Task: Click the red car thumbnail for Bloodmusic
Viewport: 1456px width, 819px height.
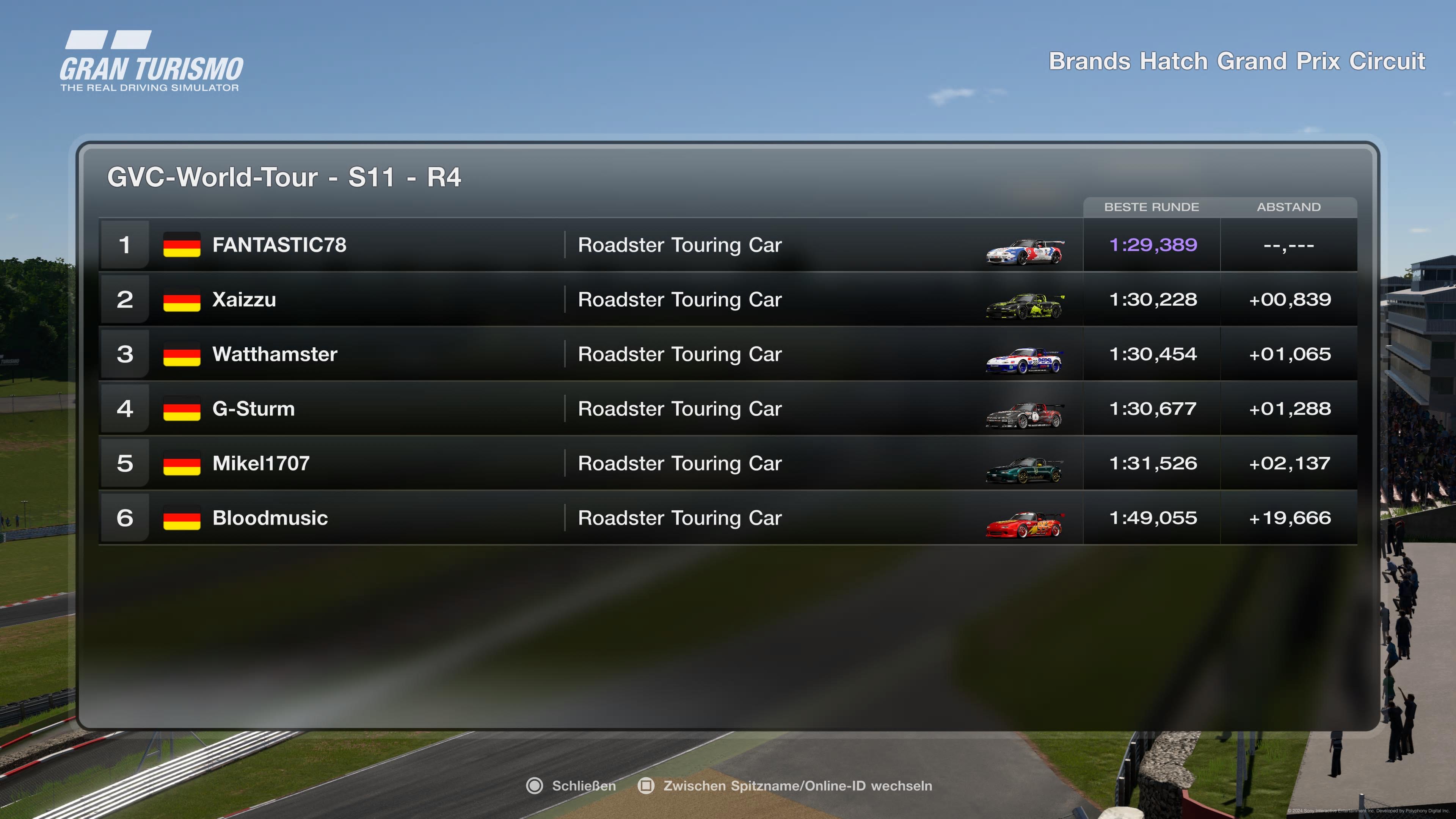Action: 1024,524
